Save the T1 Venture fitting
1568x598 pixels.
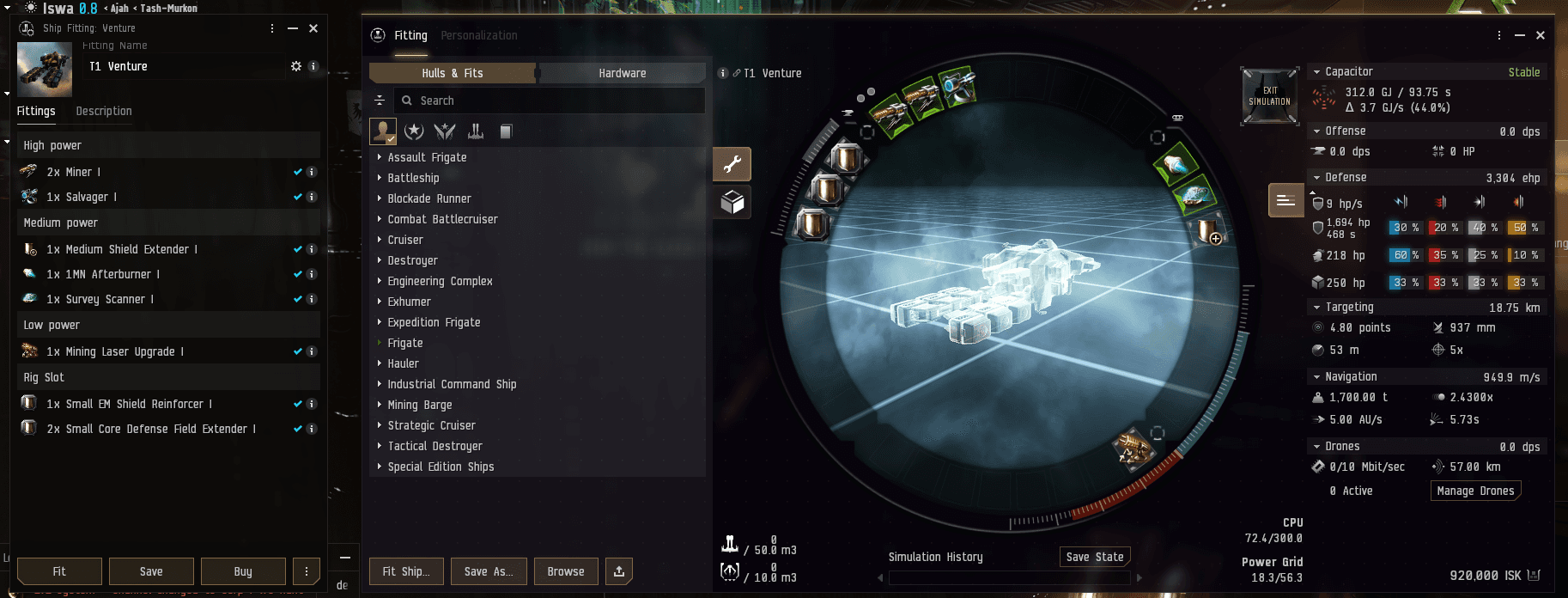151,571
